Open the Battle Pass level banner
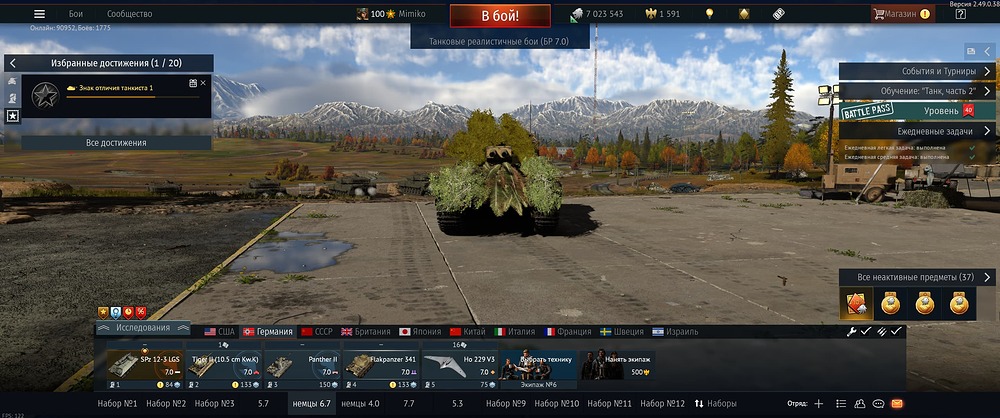The width and height of the screenshot is (1000, 418). click(x=916, y=111)
